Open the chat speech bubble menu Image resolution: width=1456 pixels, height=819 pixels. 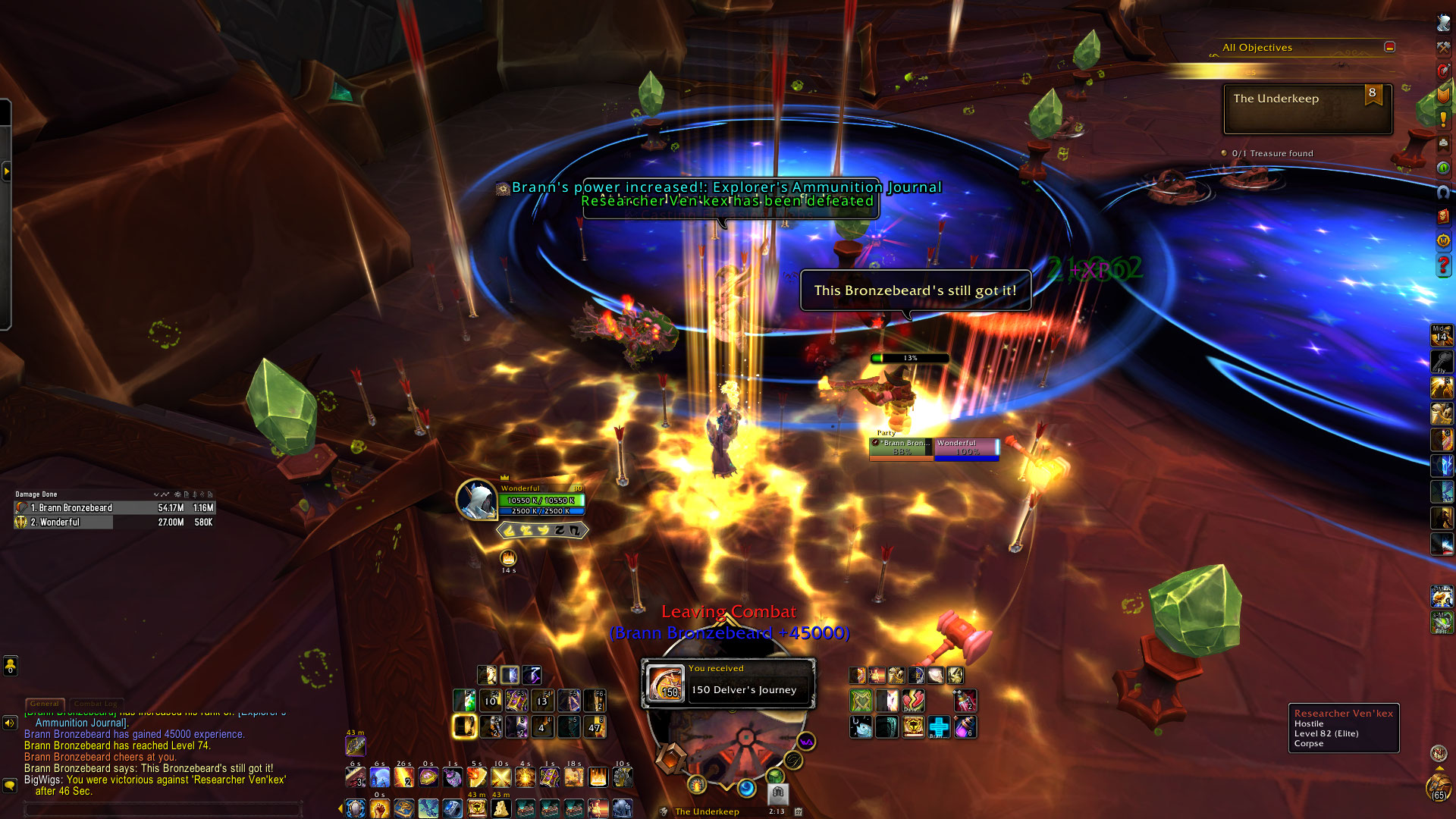point(10,786)
